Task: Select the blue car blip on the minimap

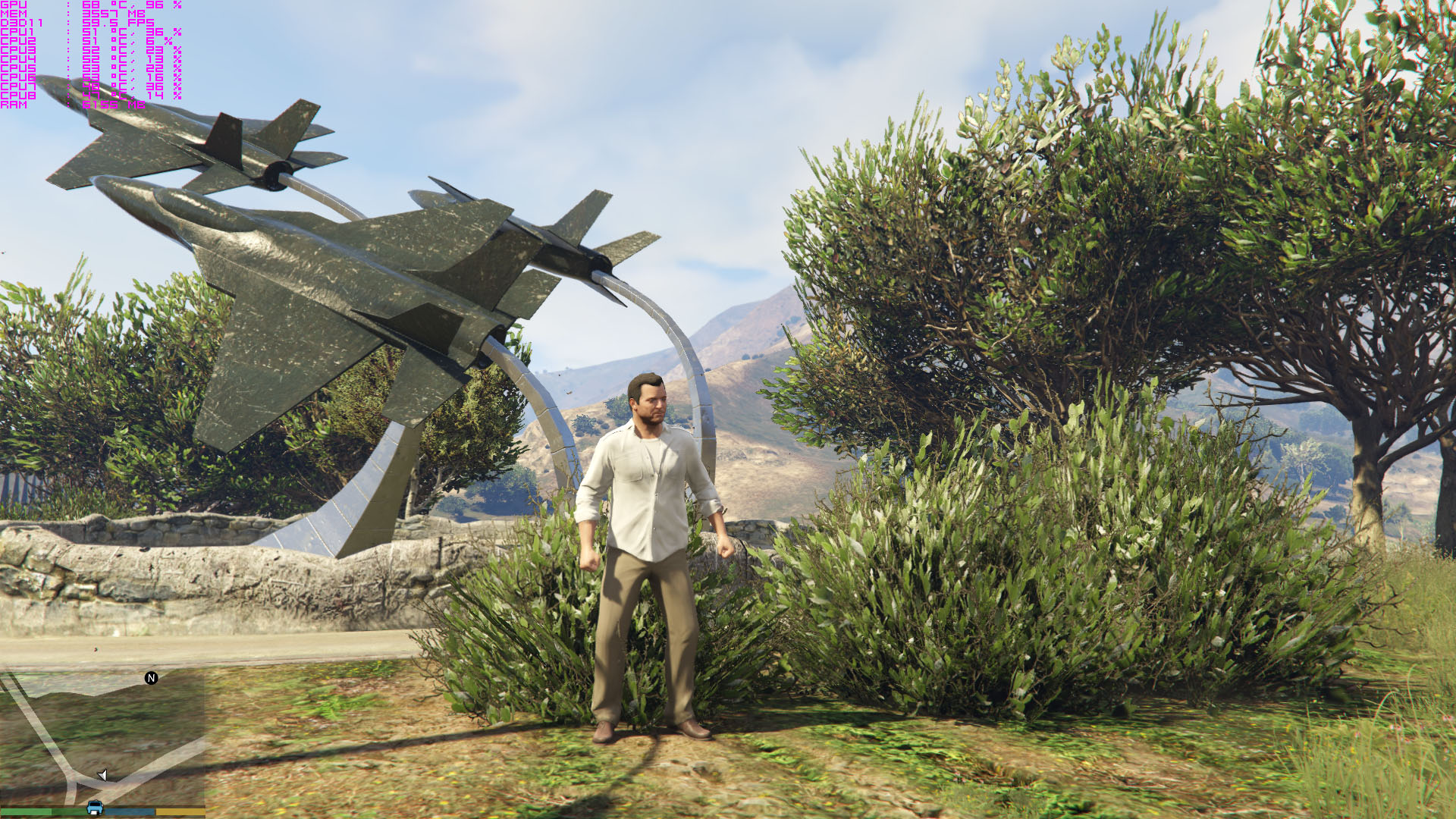Action: (95, 807)
